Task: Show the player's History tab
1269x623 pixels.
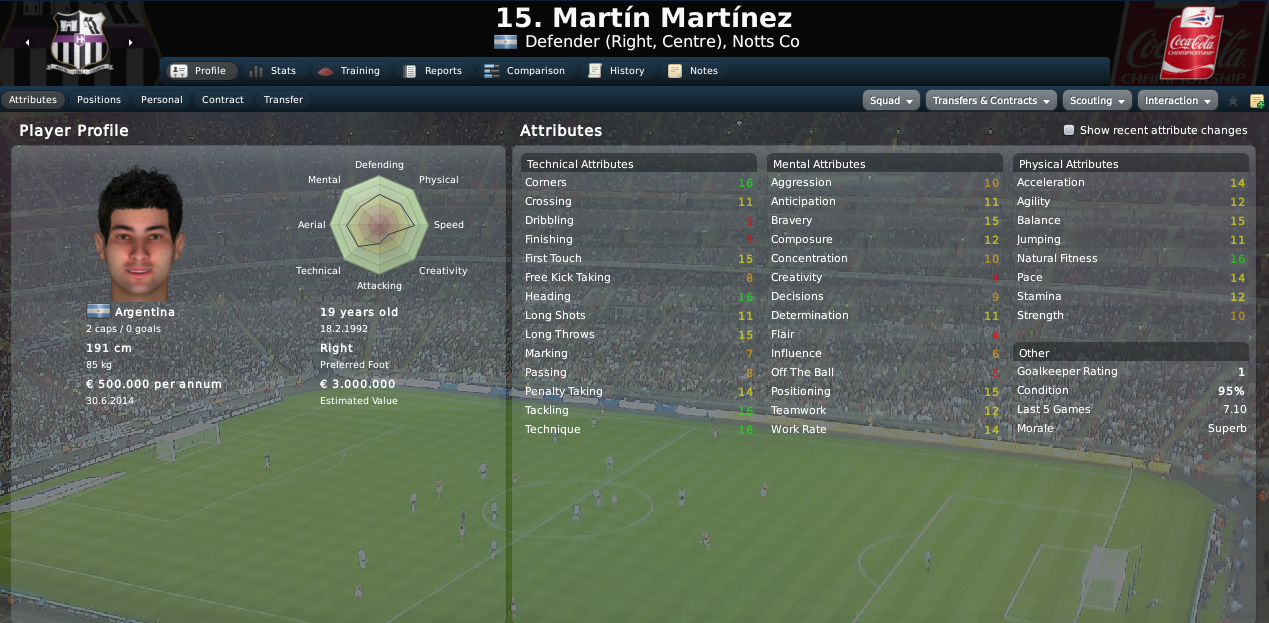Action: coord(616,71)
